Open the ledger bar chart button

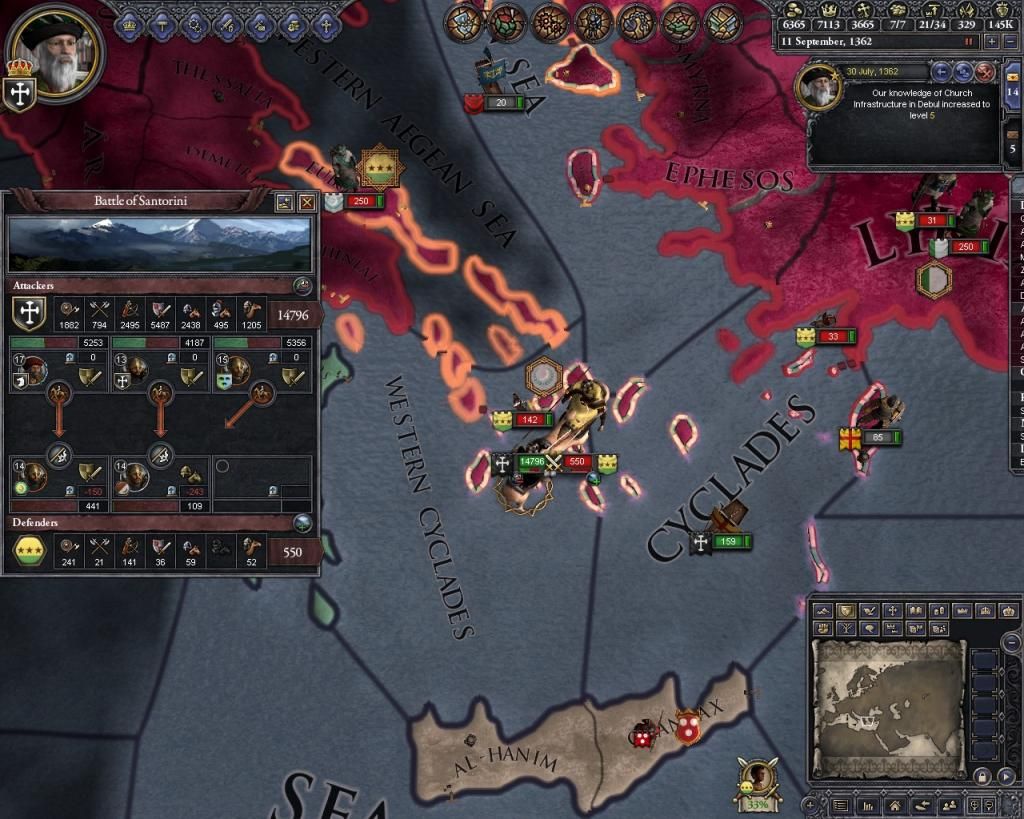(x=867, y=805)
